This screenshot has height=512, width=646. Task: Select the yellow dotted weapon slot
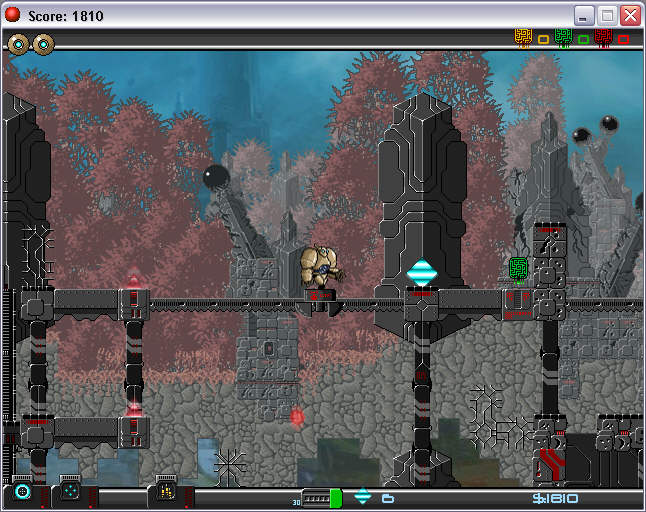tap(166, 492)
